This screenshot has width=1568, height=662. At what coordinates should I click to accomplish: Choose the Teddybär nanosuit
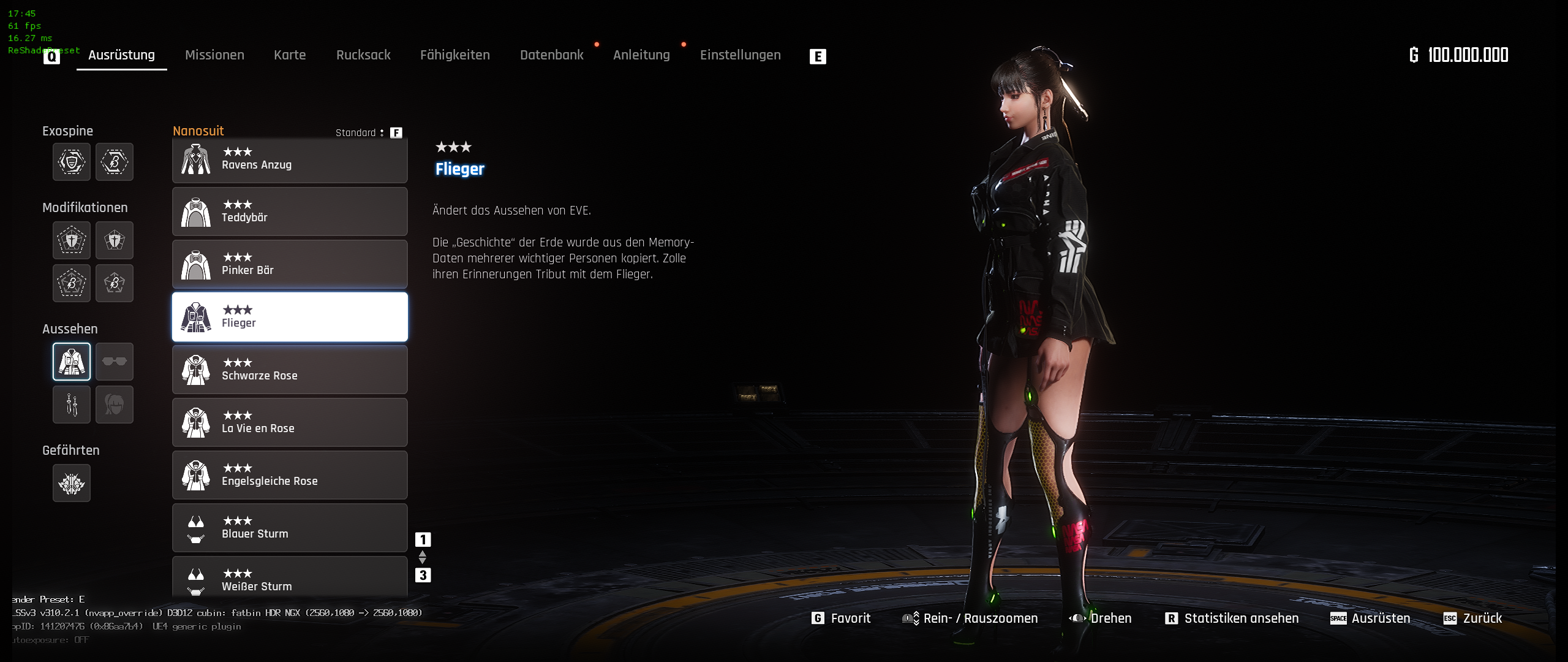(290, 211)
